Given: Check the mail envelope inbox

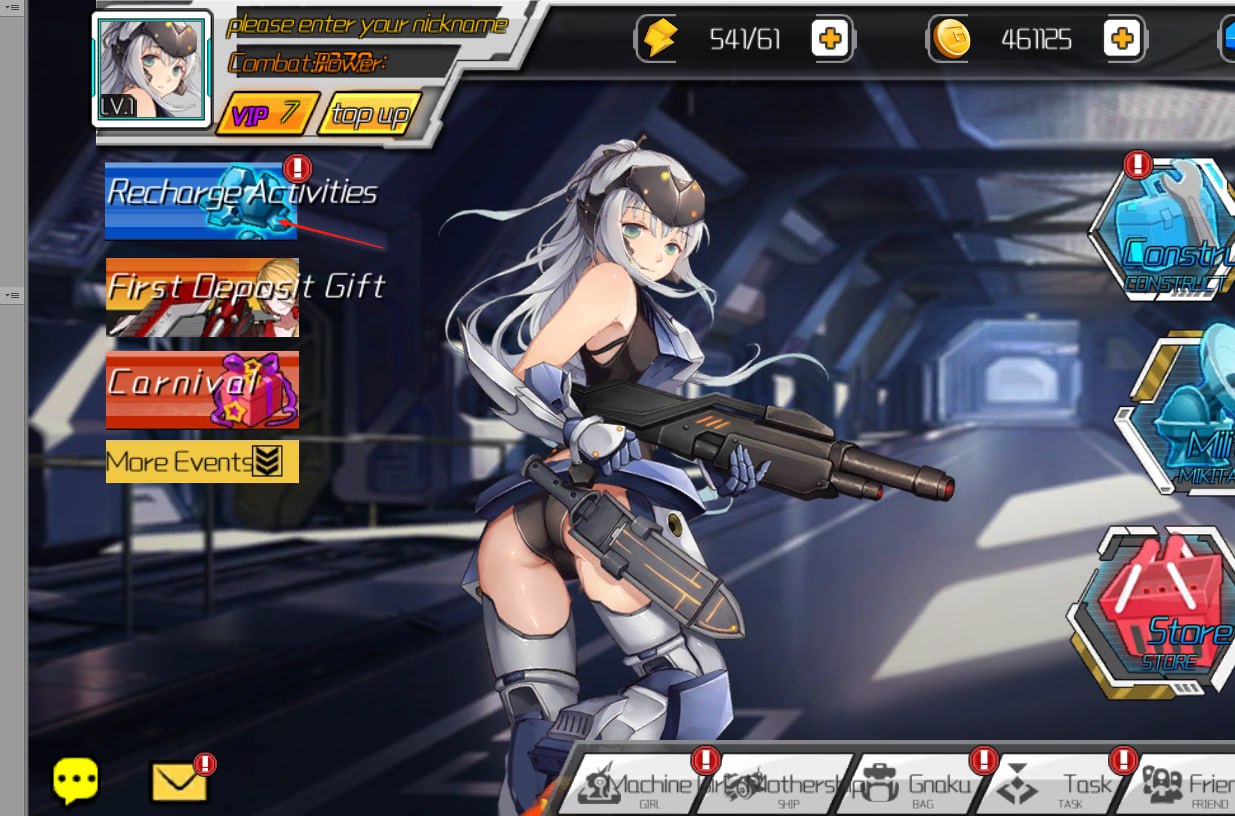Looking at the screenshot, I should (x=179, y=782).
